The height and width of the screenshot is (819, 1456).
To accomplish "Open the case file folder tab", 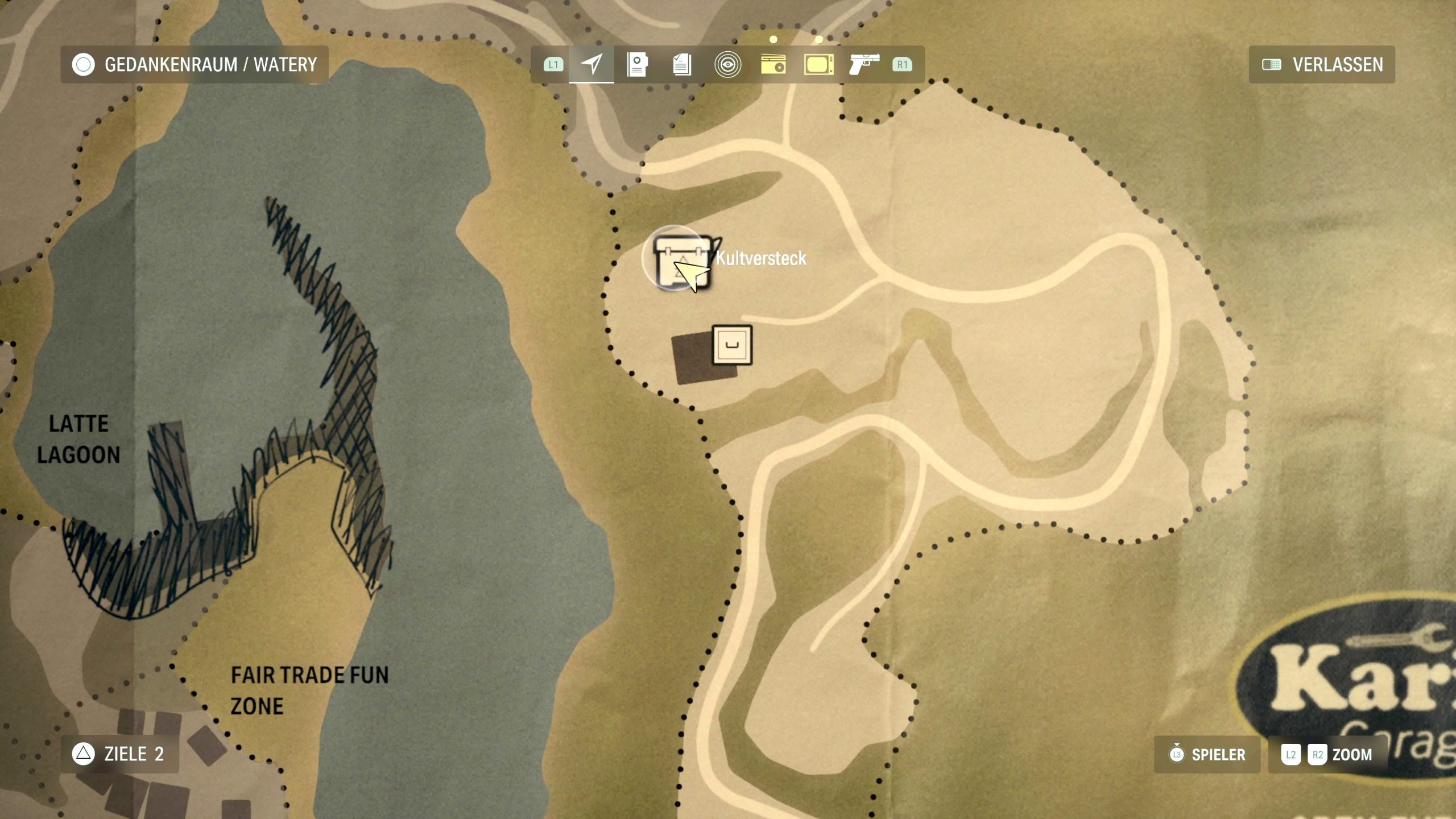I will [x=637, y=64].
